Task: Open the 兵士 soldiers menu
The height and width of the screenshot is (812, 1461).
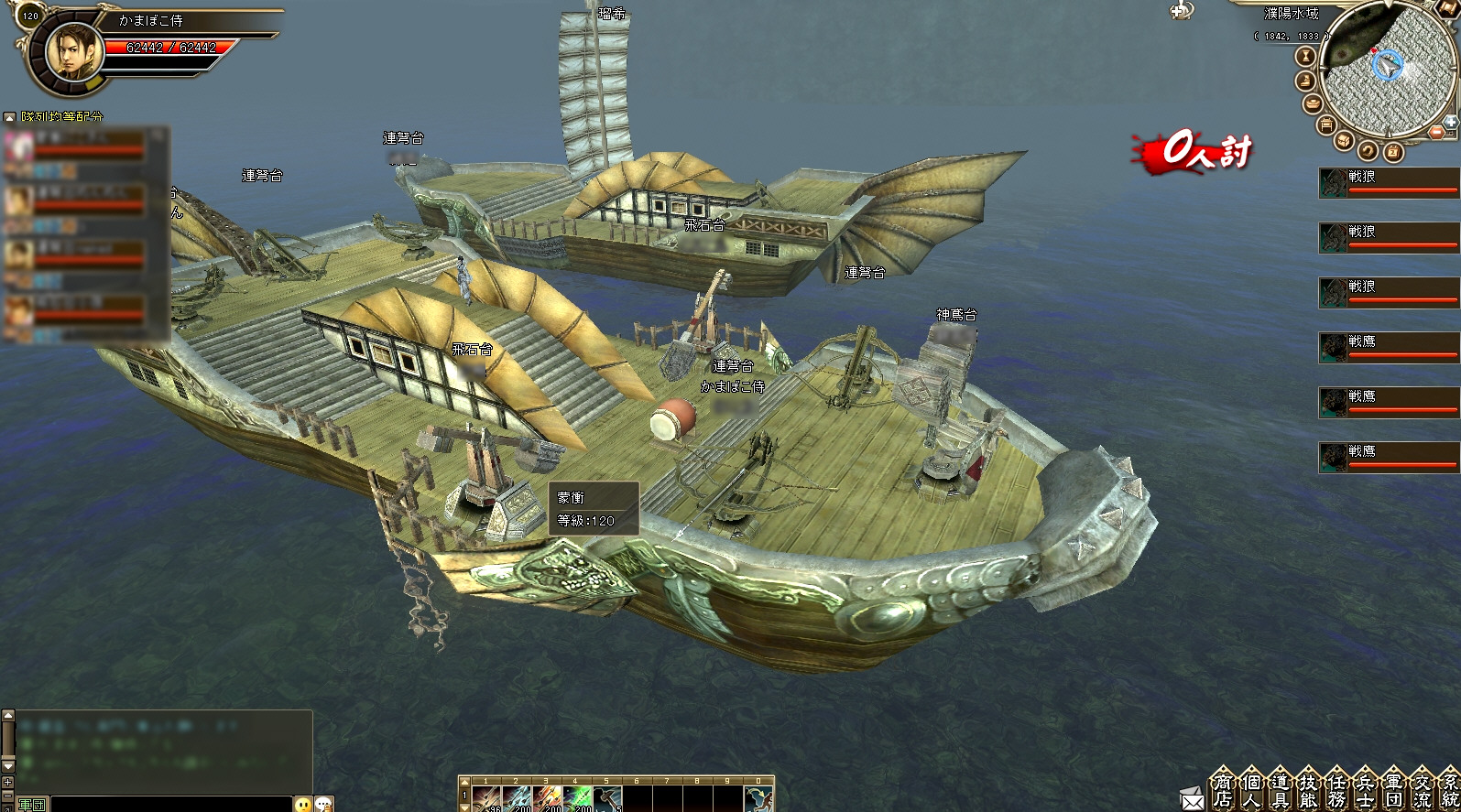Action: (1364, 790)
